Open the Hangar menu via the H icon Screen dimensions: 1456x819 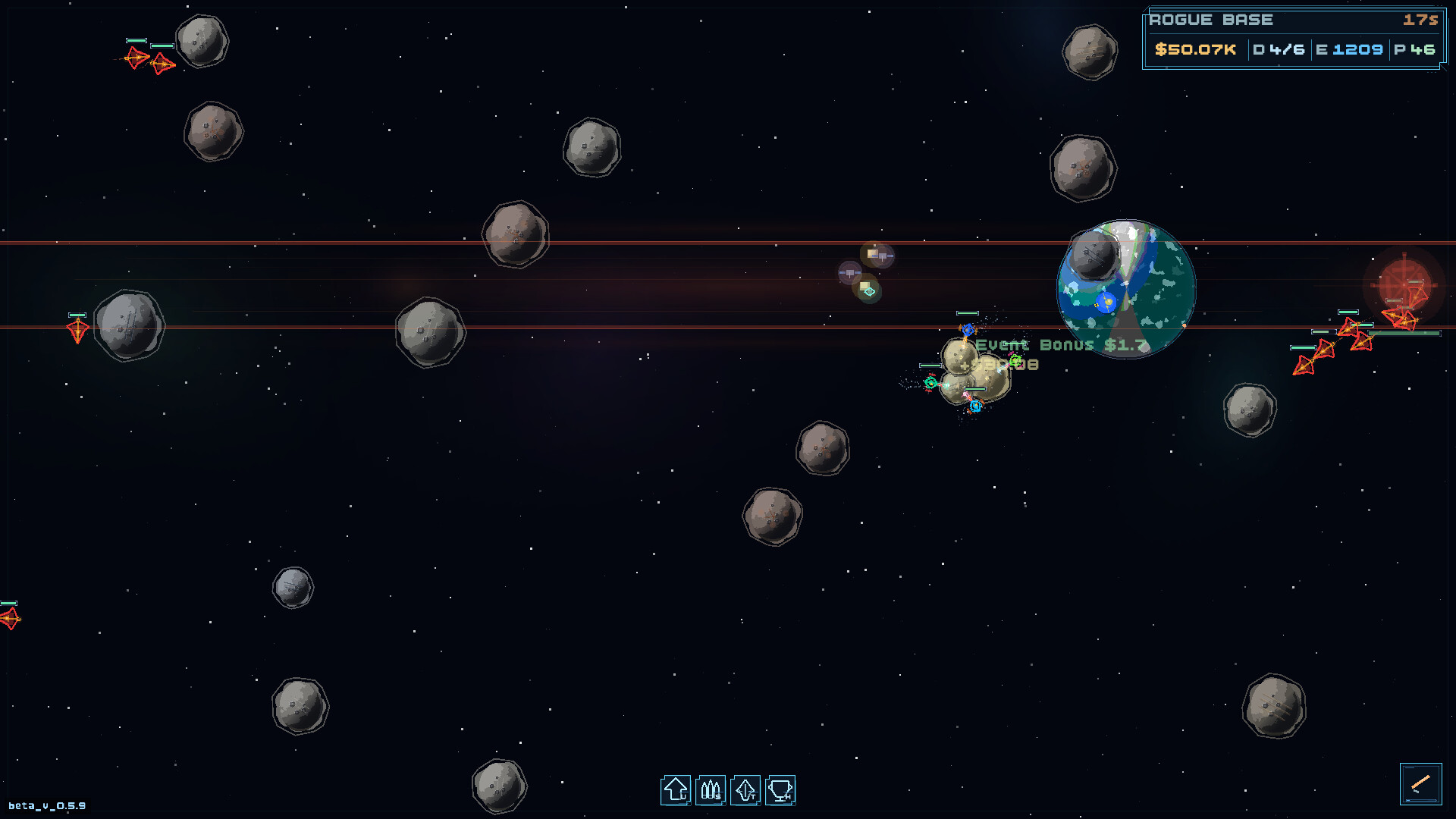[x=781, y=789]
